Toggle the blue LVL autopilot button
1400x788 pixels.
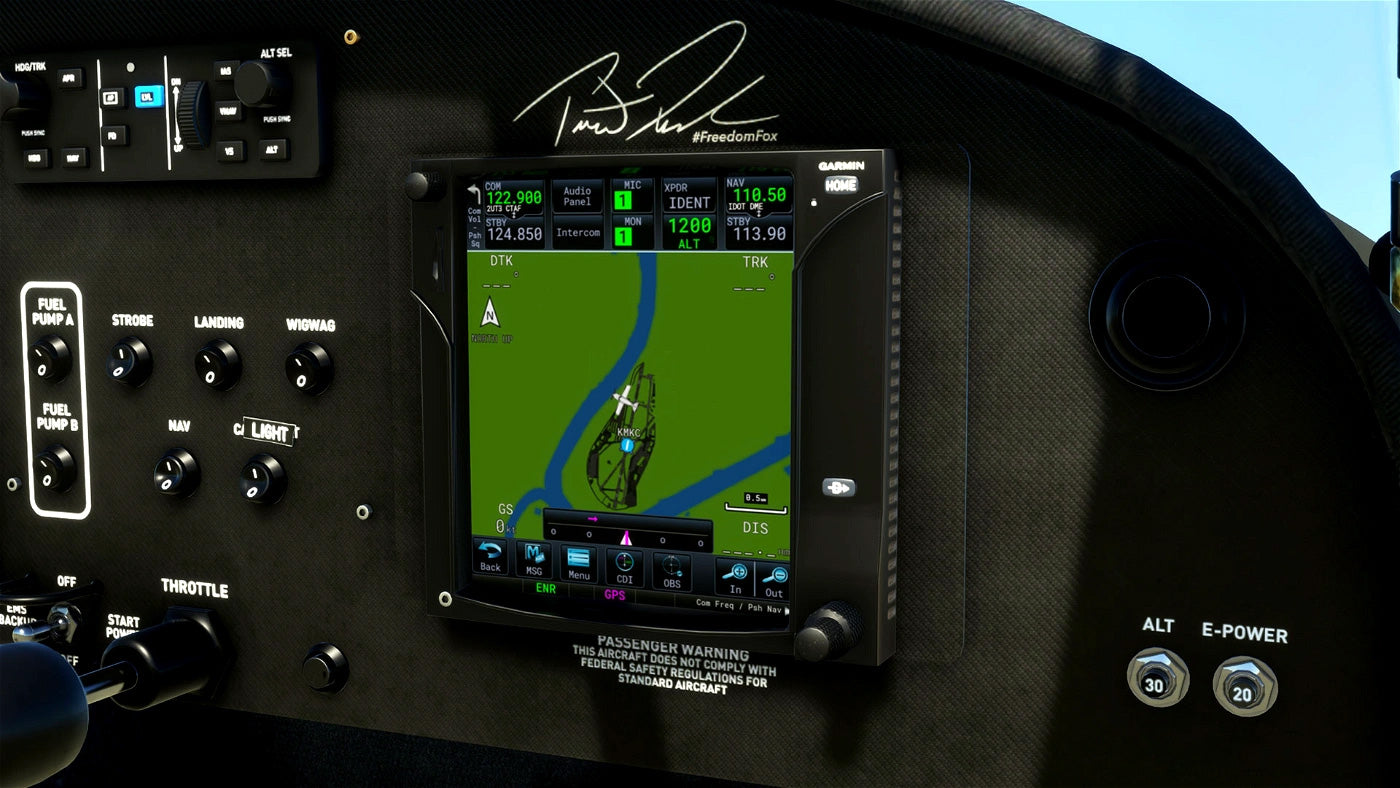coord(148,96)
